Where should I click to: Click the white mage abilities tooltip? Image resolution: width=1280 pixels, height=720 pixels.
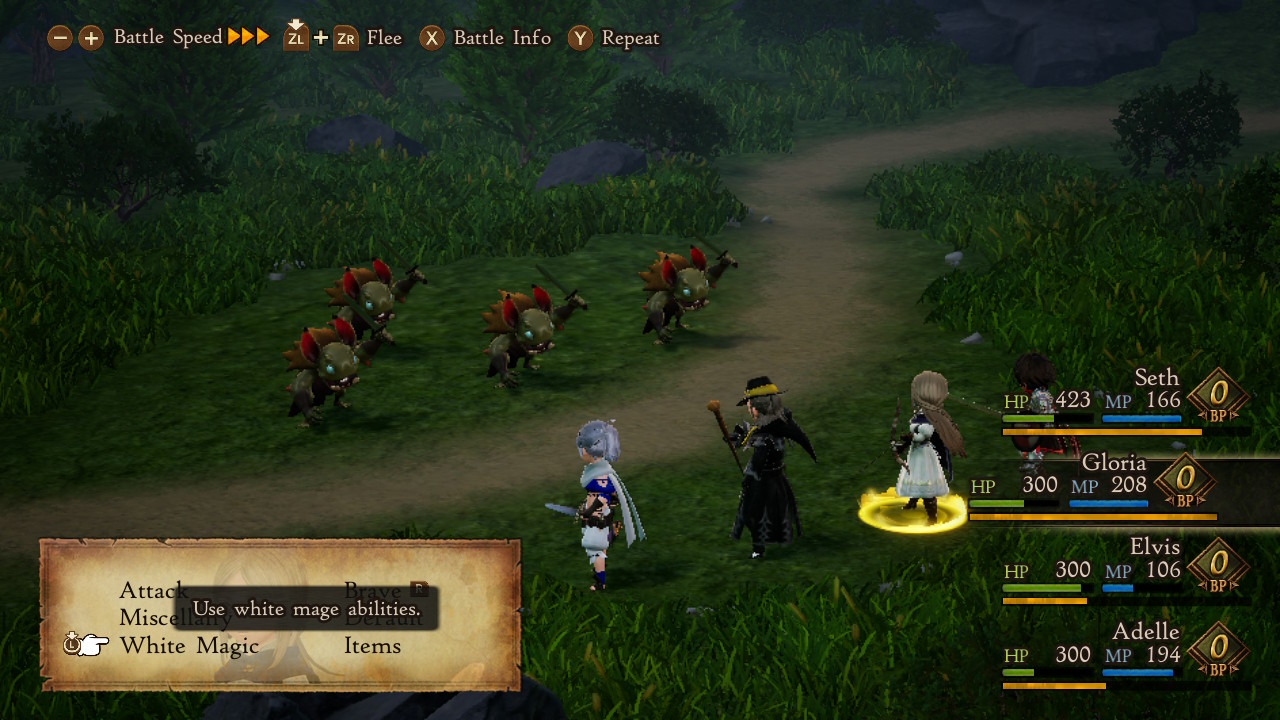pyautogui.click(x=305, y=608)
